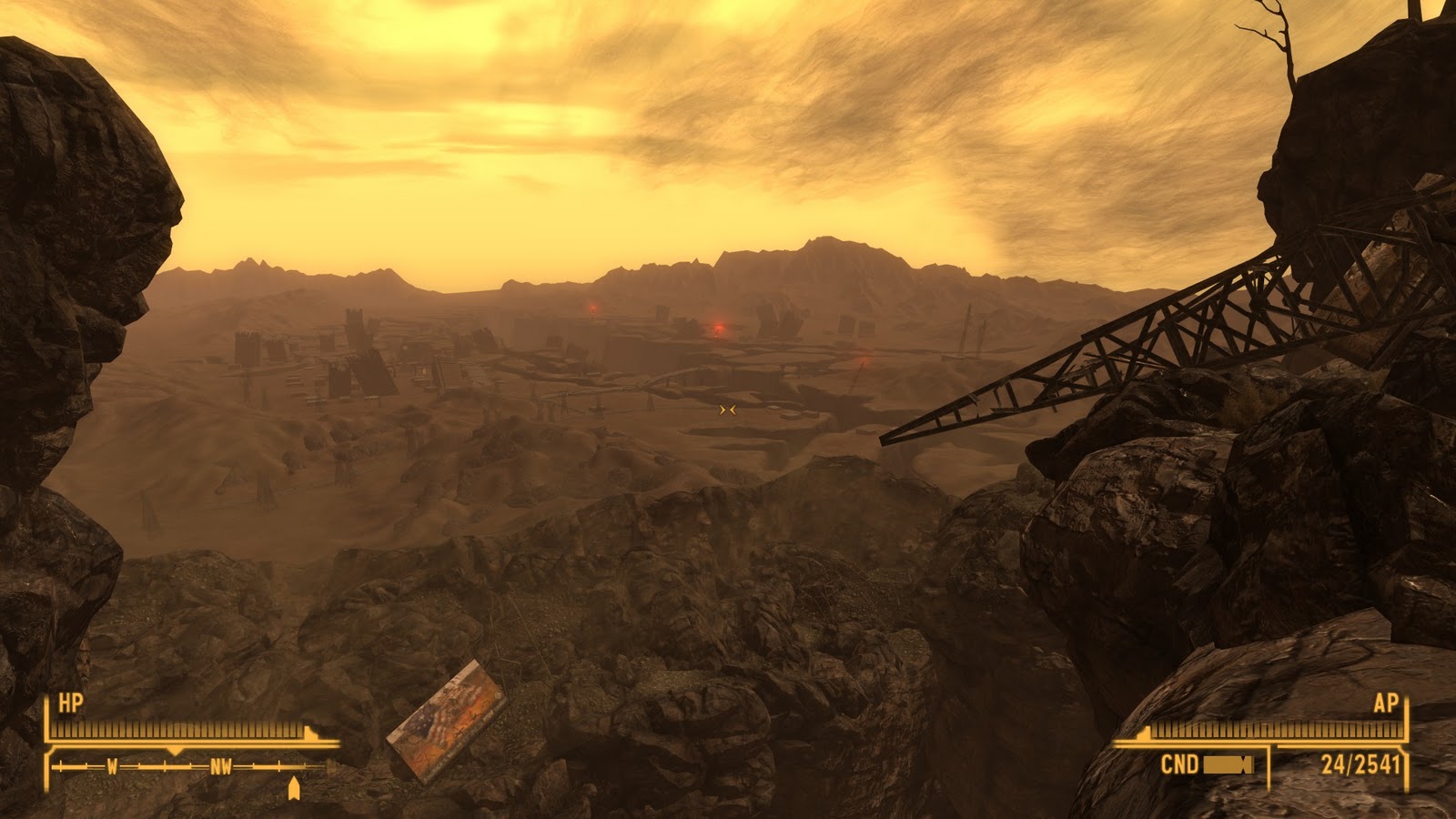The image size is (1456, 819).
Task: Select the quest marker arrow on the compass
Action: point(294,786)
